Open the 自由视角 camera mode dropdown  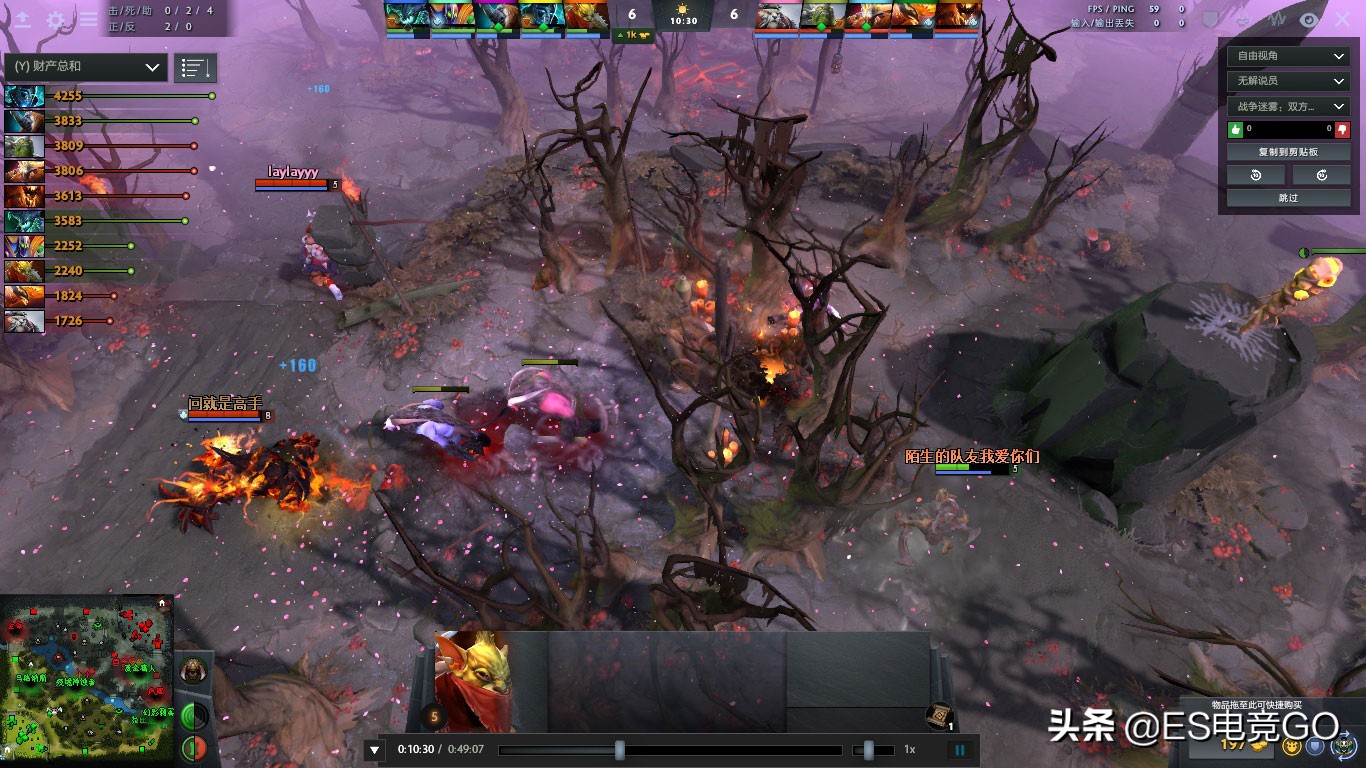coord(1288,56)
